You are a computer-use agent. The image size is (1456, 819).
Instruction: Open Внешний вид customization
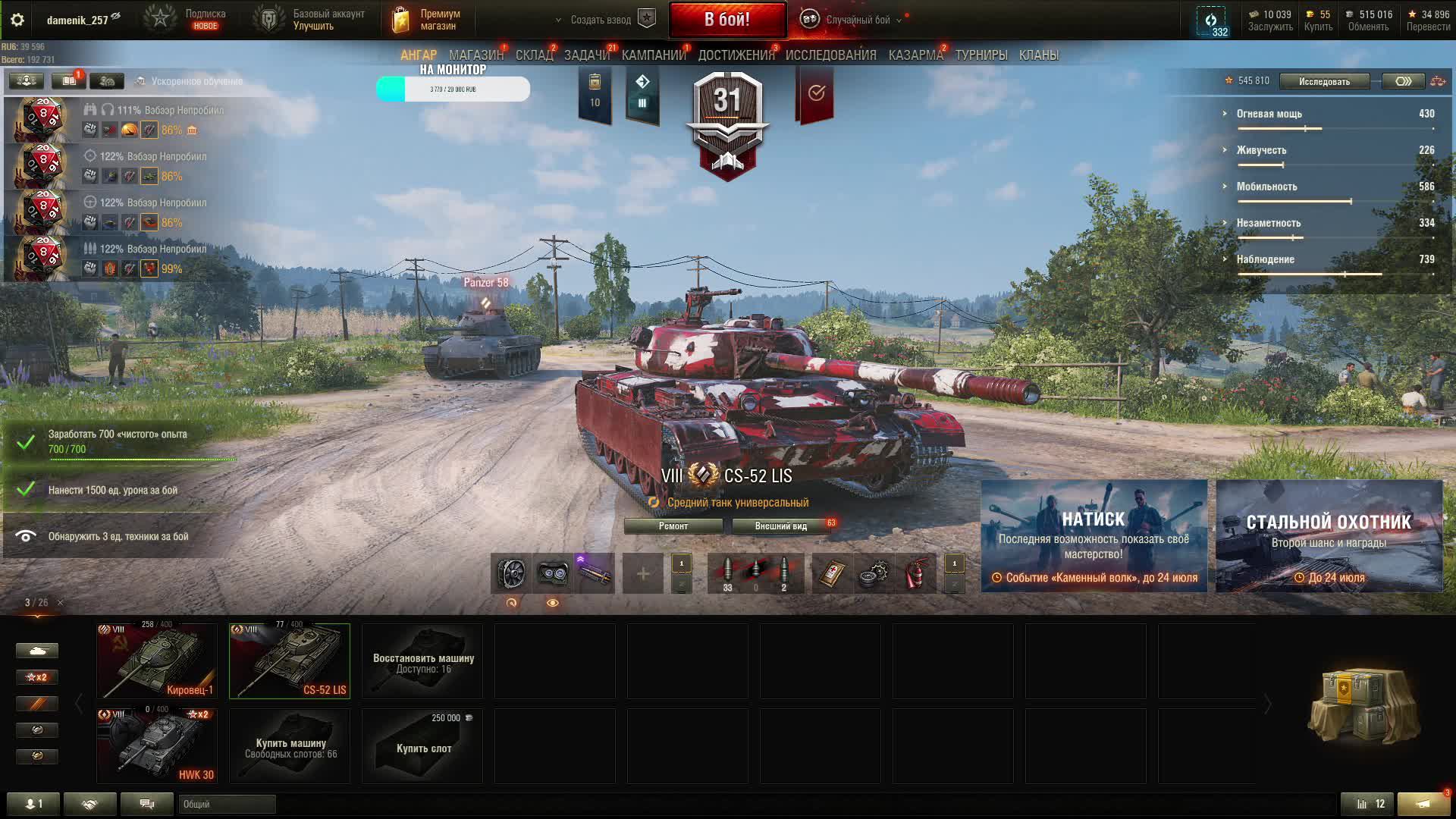[780, 526]
